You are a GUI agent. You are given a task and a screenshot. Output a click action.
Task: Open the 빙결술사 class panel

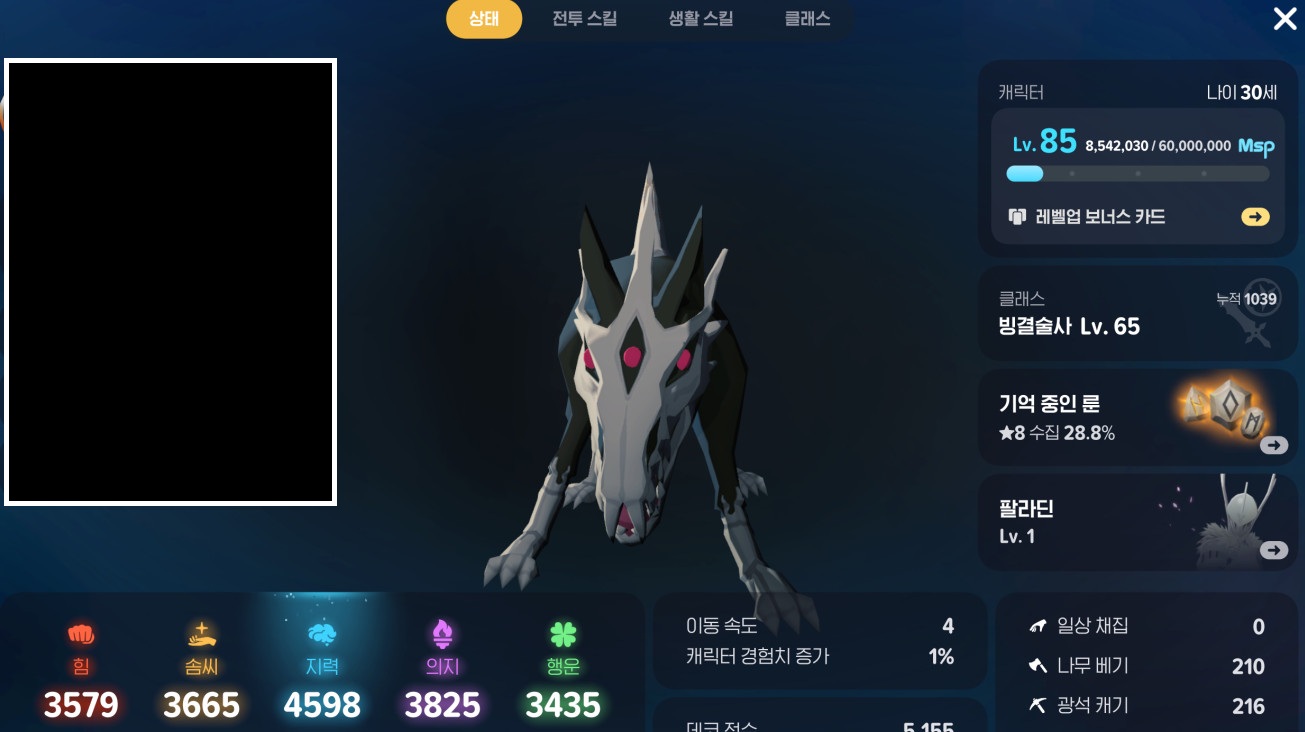tap(1137, 314)
